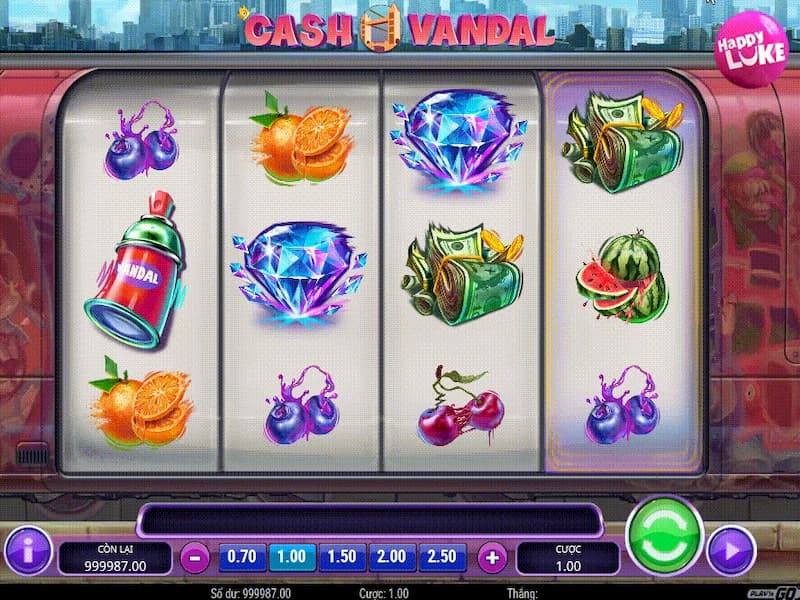
Task: Open the purple info paytable button
Action: (x=27, y=551)
